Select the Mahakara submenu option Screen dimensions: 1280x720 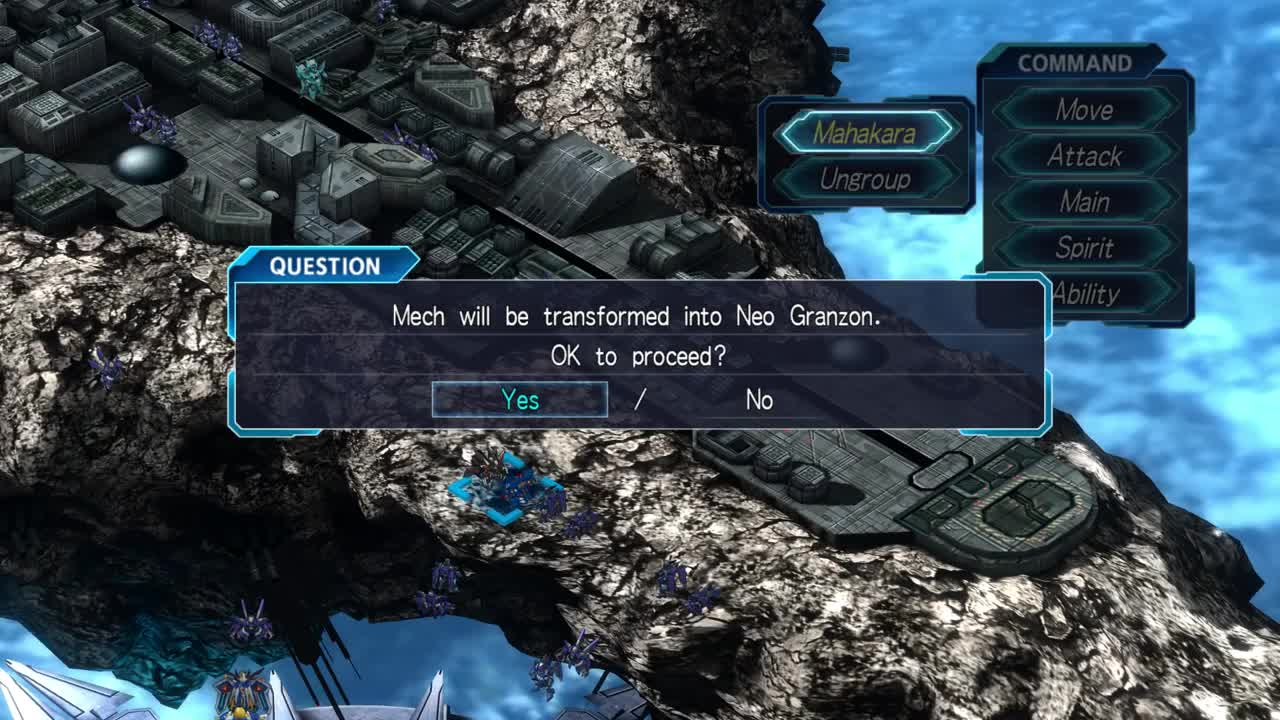point(865,132)
